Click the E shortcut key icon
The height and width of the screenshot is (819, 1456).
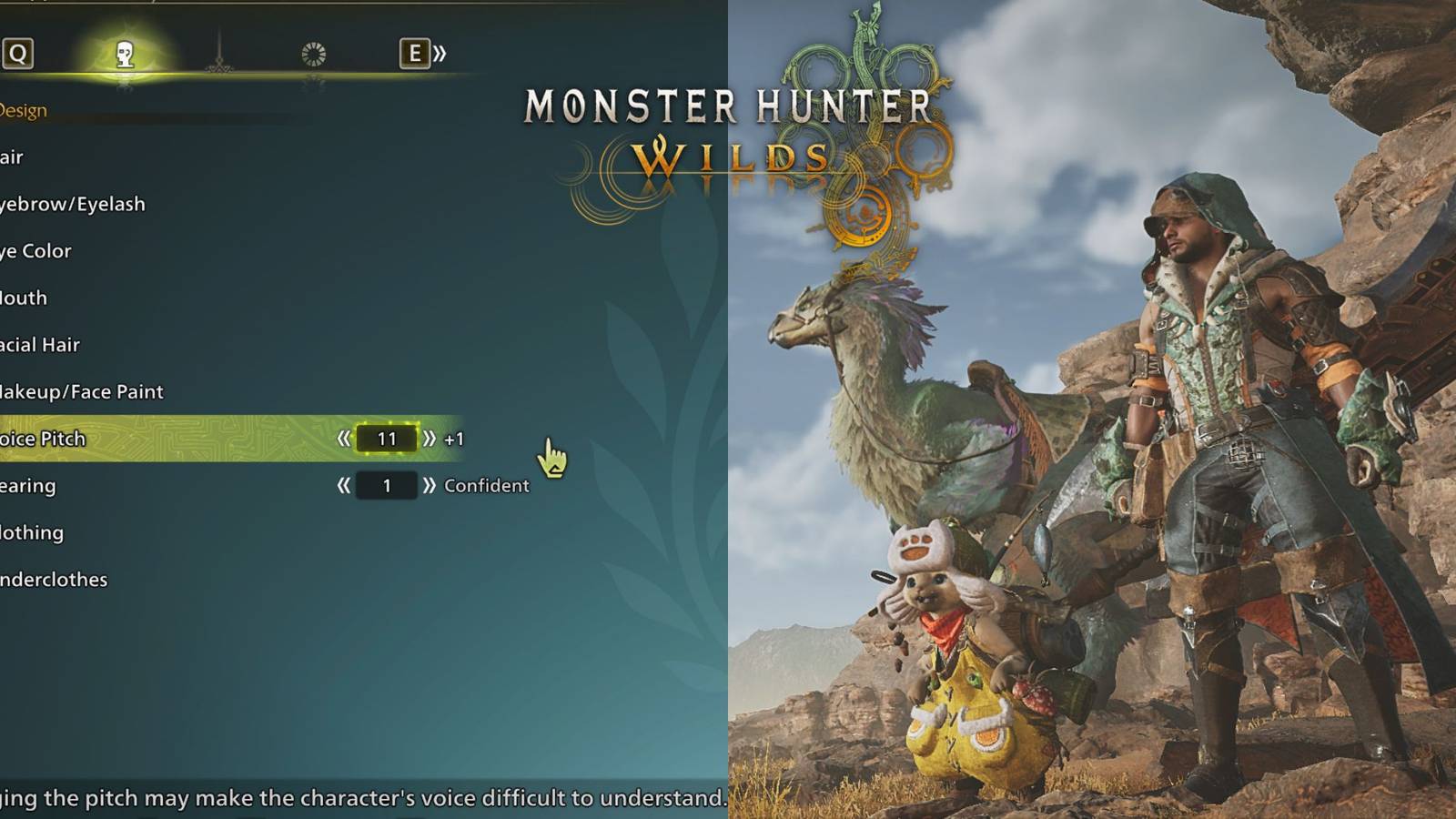coord(415,53)
